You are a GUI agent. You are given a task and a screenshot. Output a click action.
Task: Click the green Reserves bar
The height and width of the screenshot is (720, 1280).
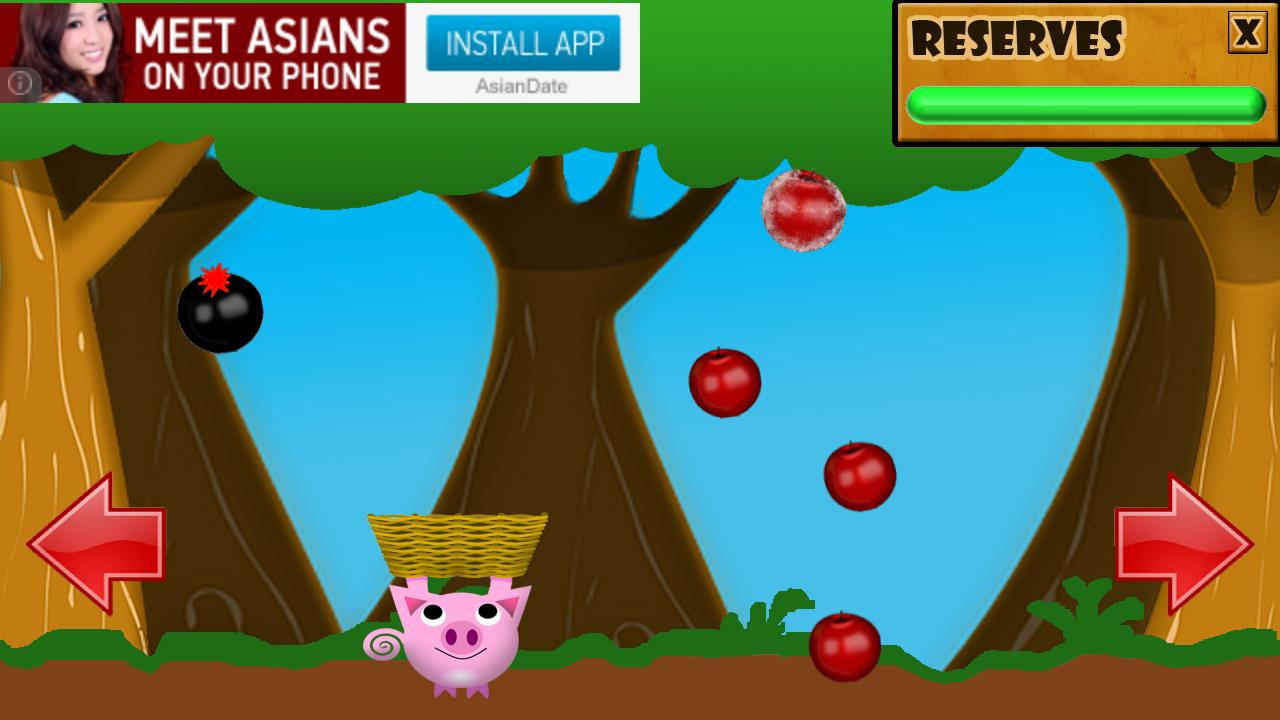point(1085,100)
